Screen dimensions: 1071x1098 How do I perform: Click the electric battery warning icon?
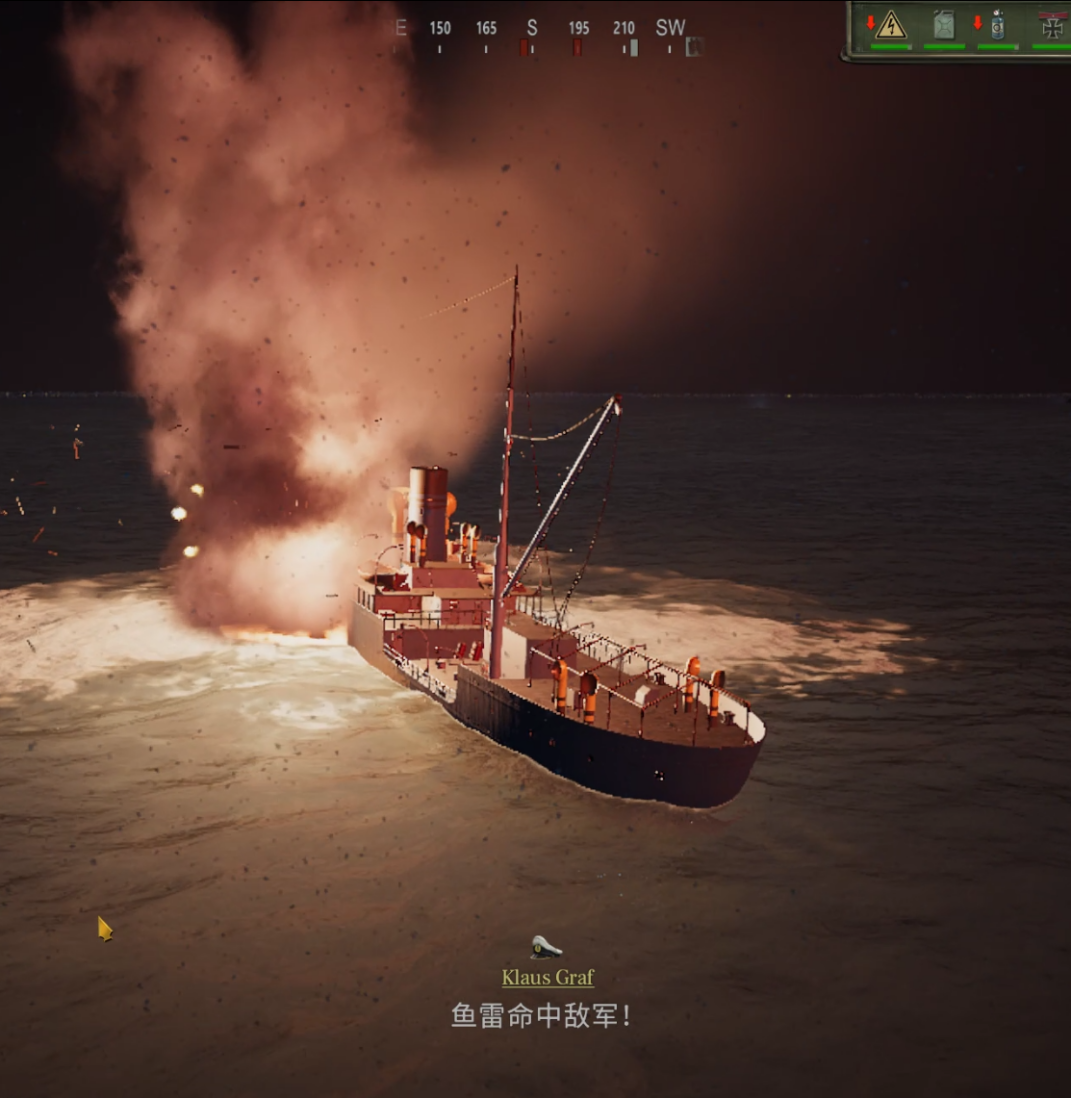click(x=890, y=25)
